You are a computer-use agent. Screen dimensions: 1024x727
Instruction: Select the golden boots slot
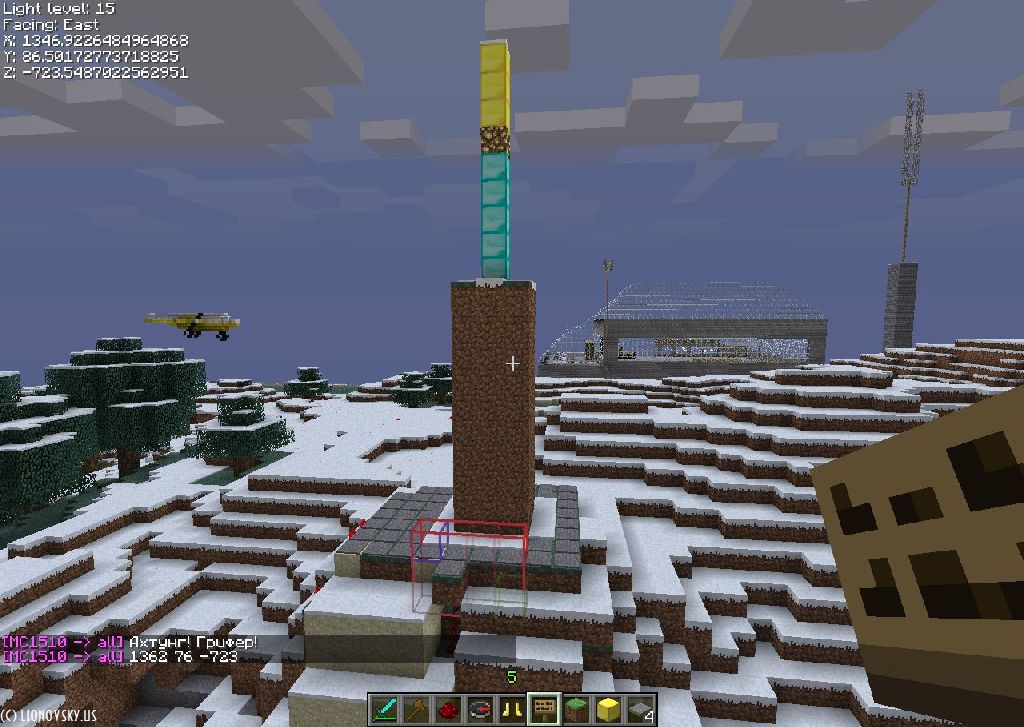coord(512,709)
